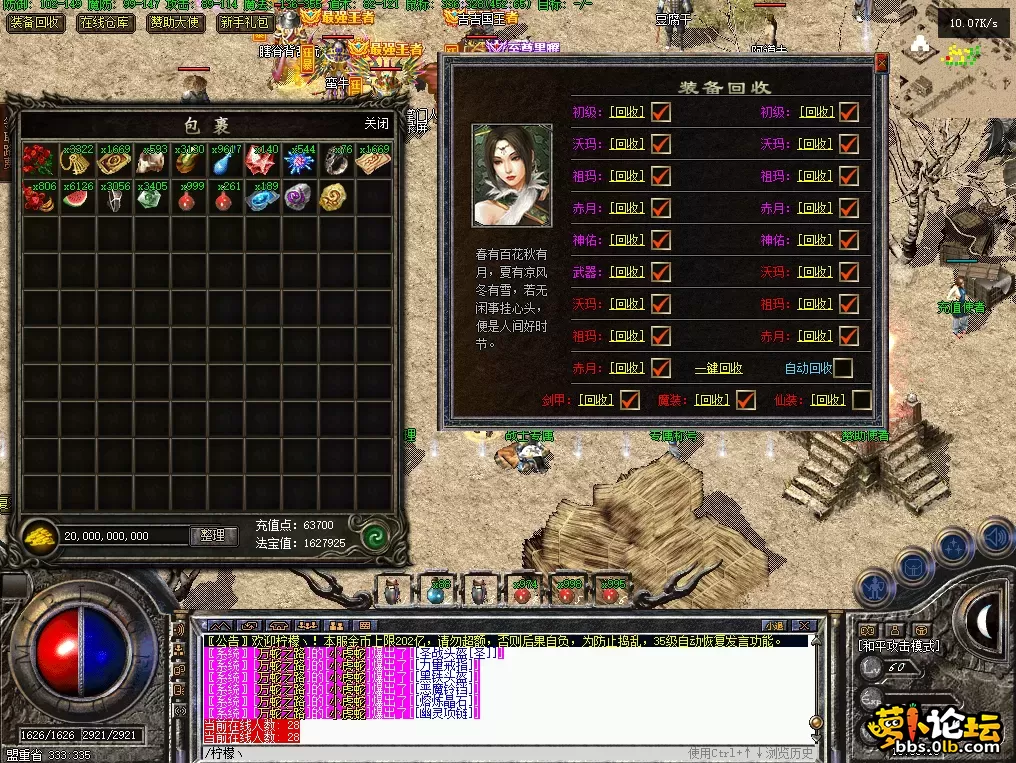1016x763 pixels.
Task: Sort the bag with 整理 button
Action: click(x=213, y=536)
